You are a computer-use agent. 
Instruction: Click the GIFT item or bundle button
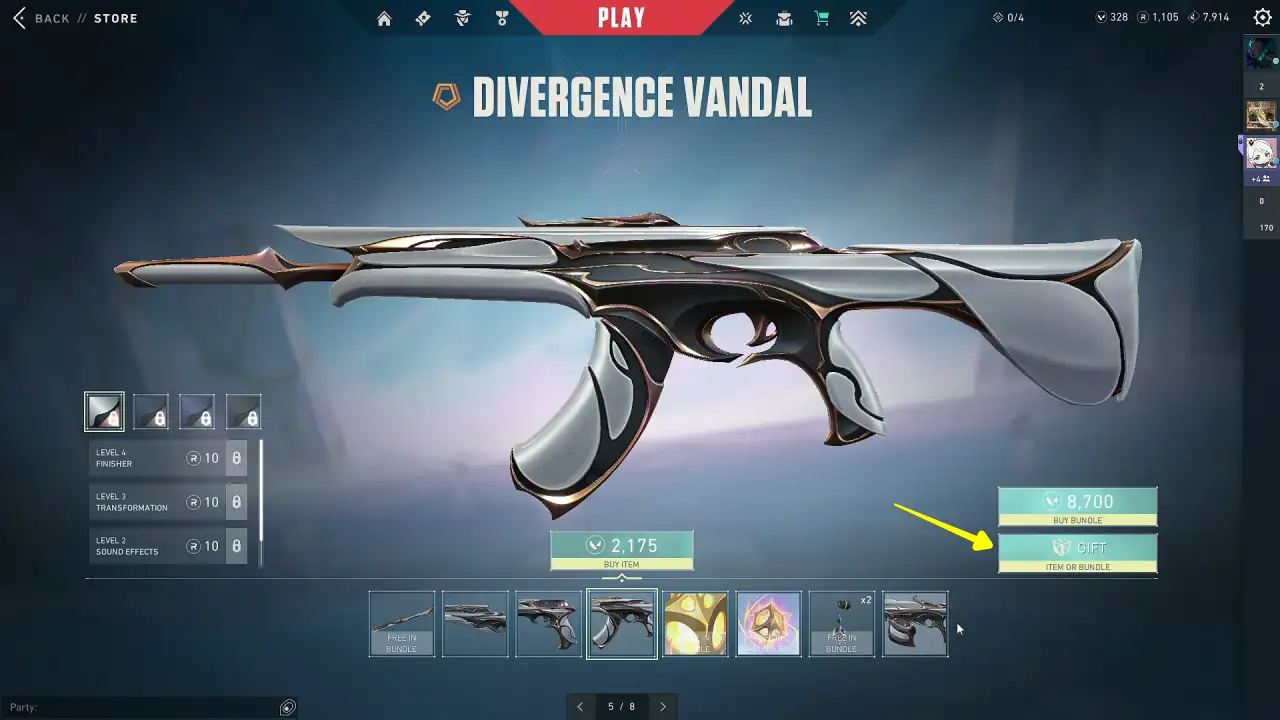pos(1078,552)
